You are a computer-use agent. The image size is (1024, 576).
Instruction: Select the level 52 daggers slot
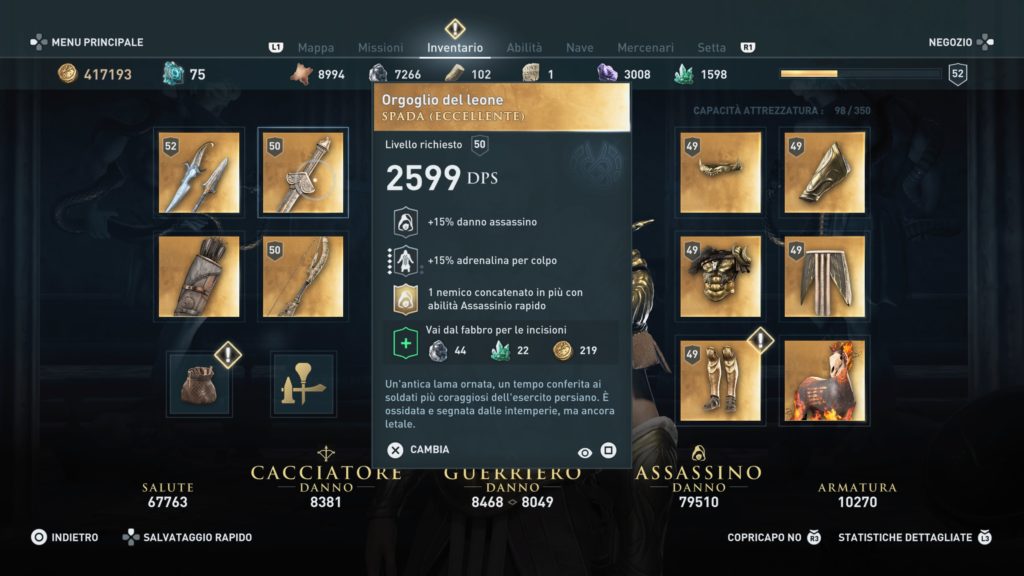click(199, 173)
